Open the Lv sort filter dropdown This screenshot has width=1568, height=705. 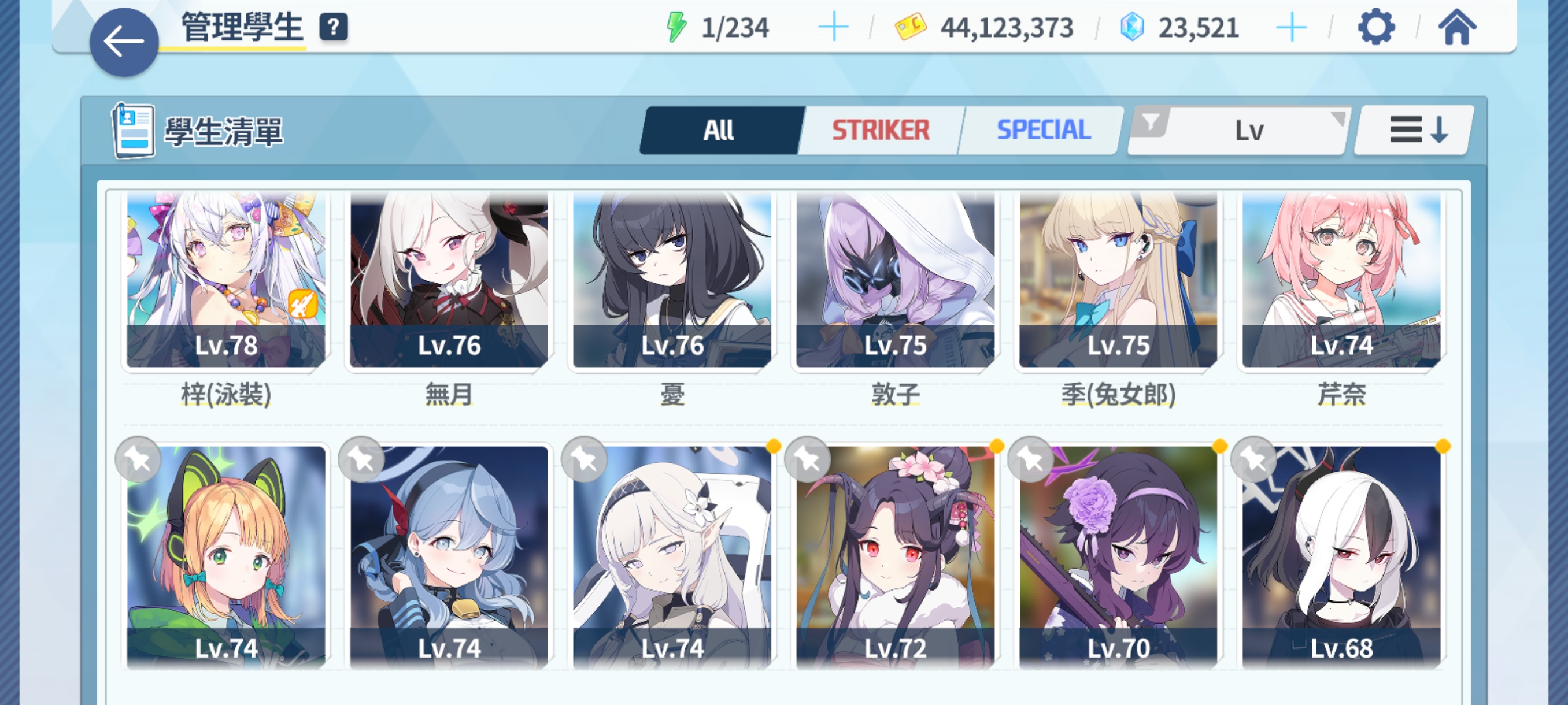[1238, 130]
